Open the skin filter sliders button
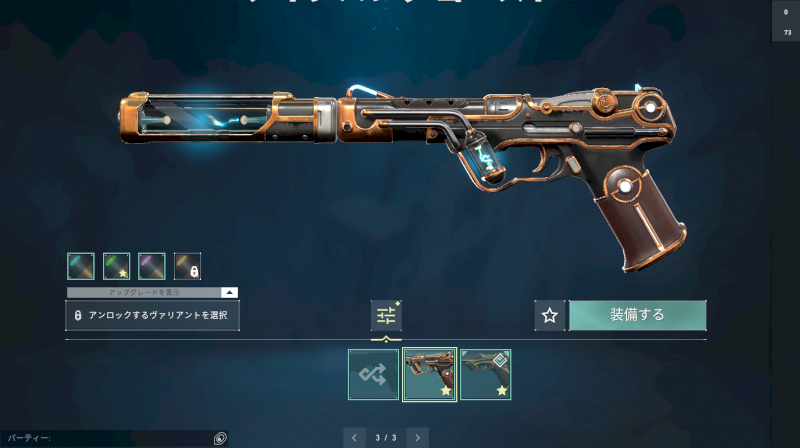800x448 pixels. point(386,315)
